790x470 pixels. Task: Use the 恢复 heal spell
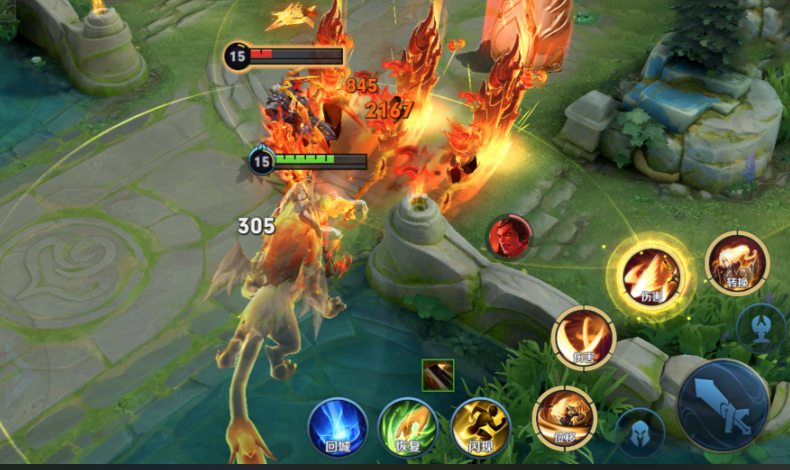pyautogui.click(x=409, y=427)
